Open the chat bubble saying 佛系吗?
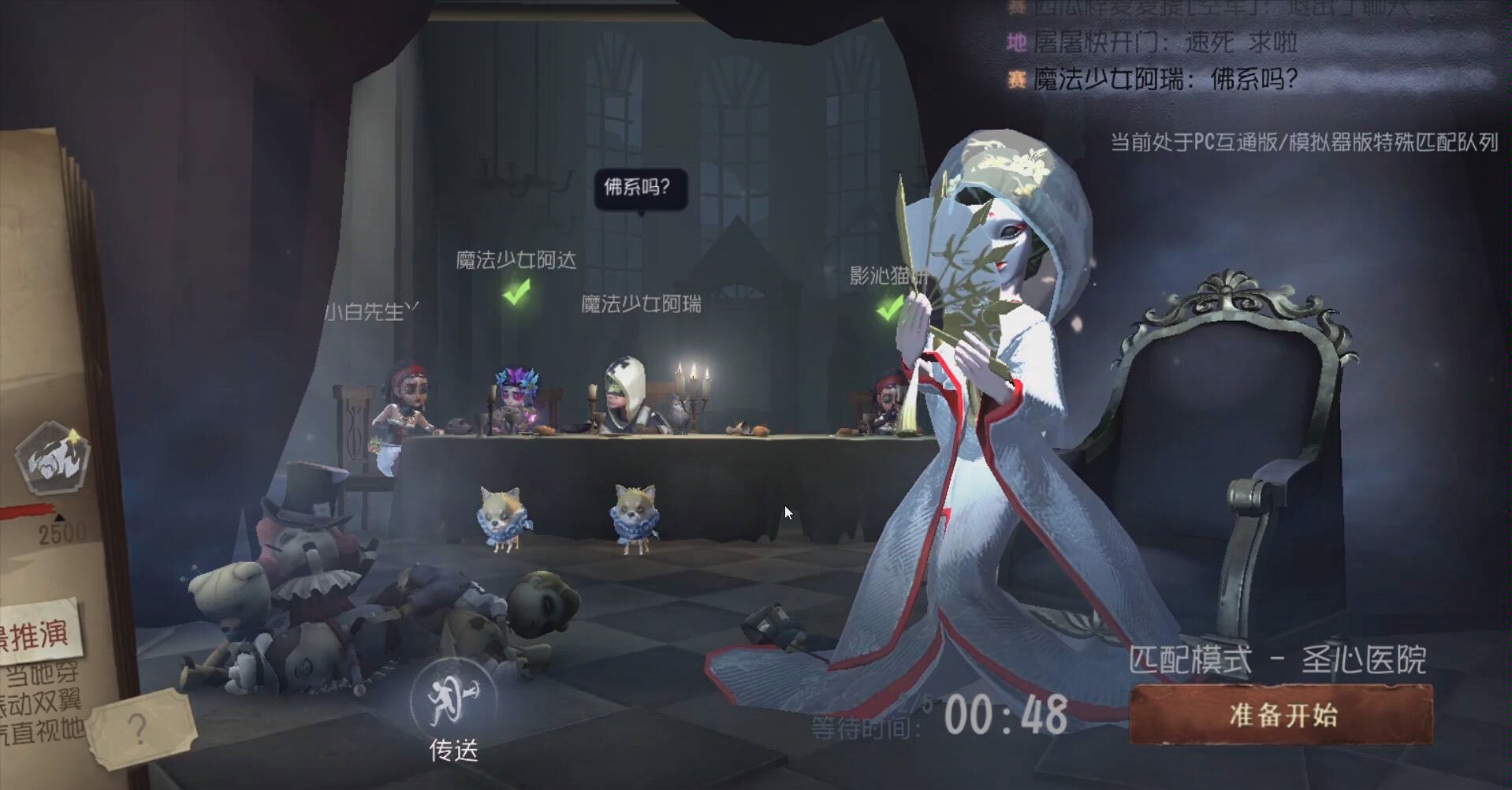 click(x=640, y=188)
